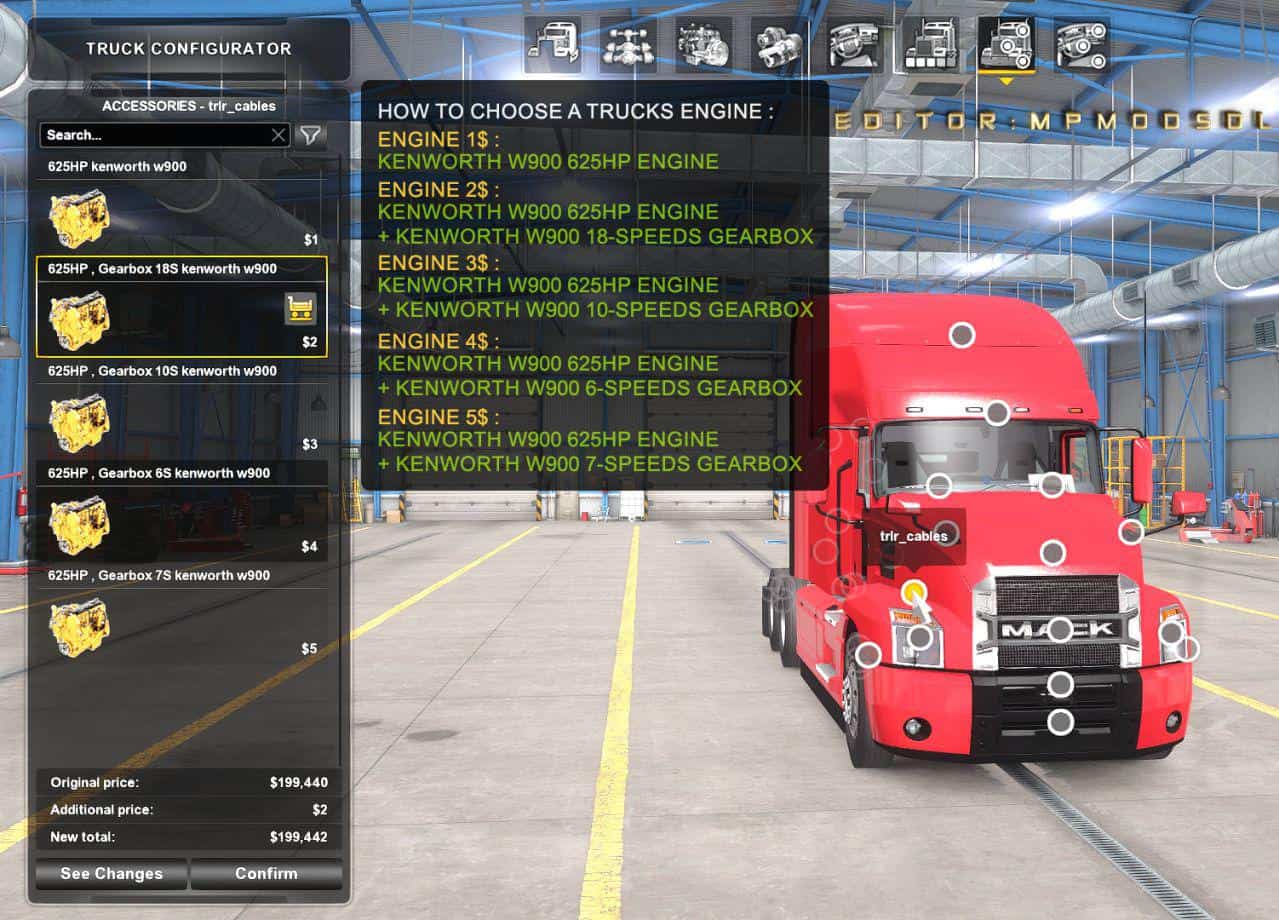
Task: Switch to the interior steering wheel tab
Action: click(854, 45)
